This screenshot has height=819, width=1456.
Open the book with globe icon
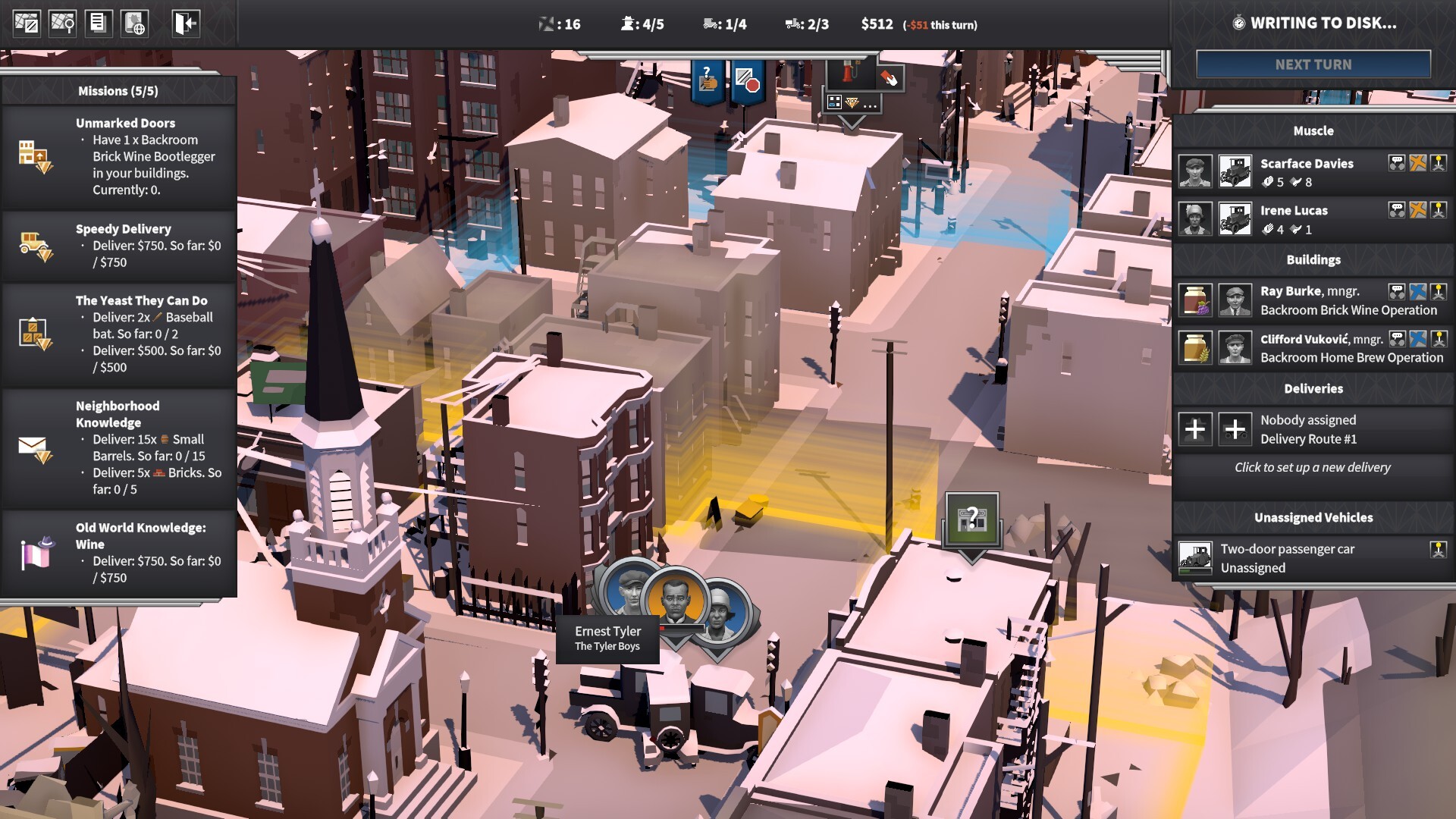pyautogui.click(x=135, y=24)
